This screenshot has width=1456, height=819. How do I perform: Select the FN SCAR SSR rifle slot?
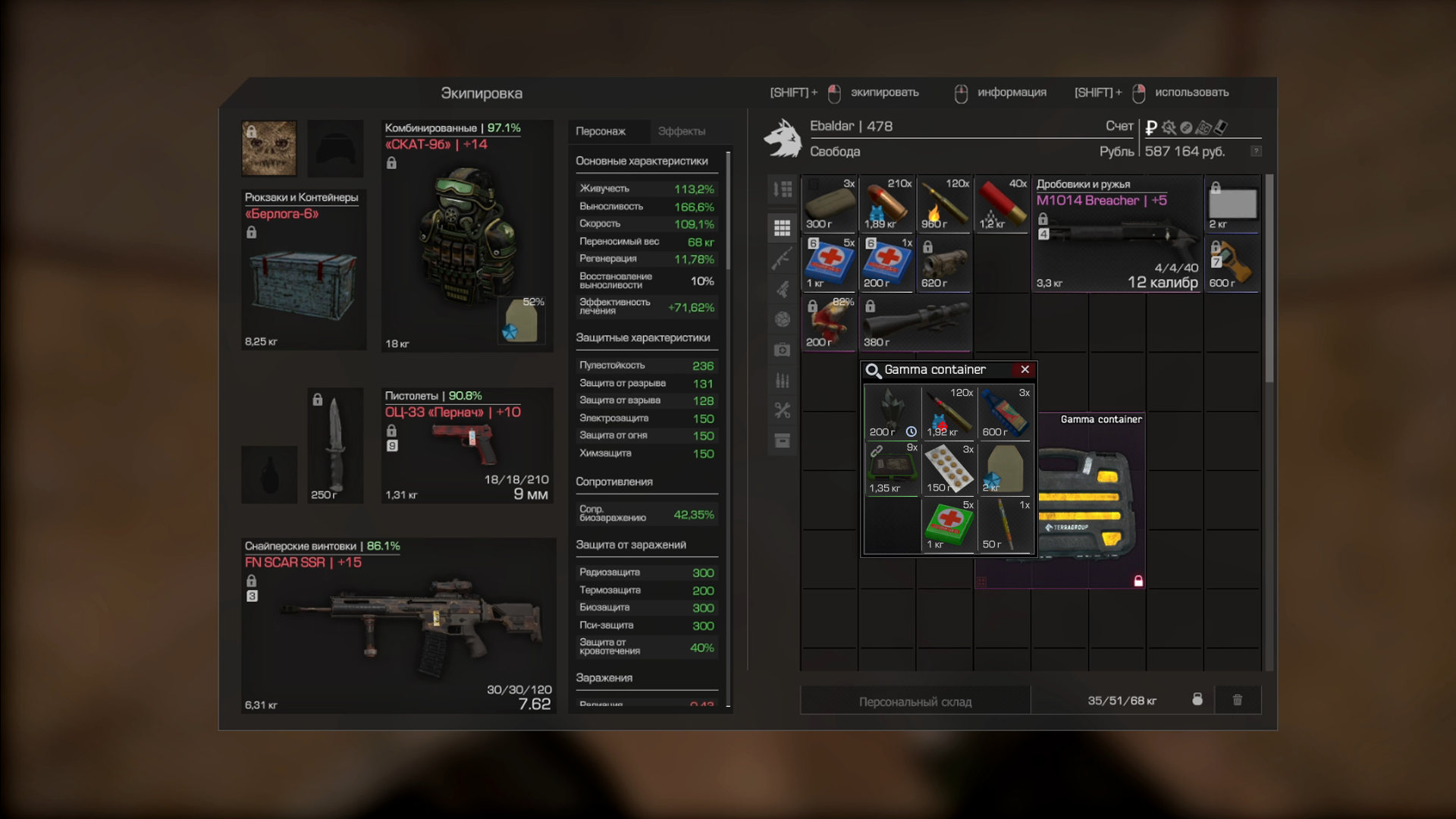pyautogui.click(x=399, y=626)
